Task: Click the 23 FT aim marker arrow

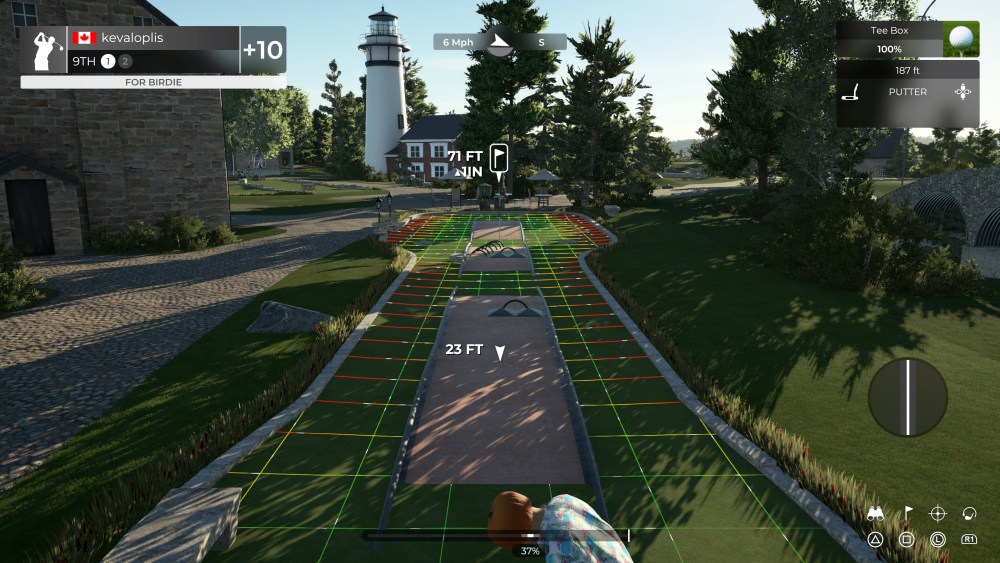Action: (x=500, y=352)
